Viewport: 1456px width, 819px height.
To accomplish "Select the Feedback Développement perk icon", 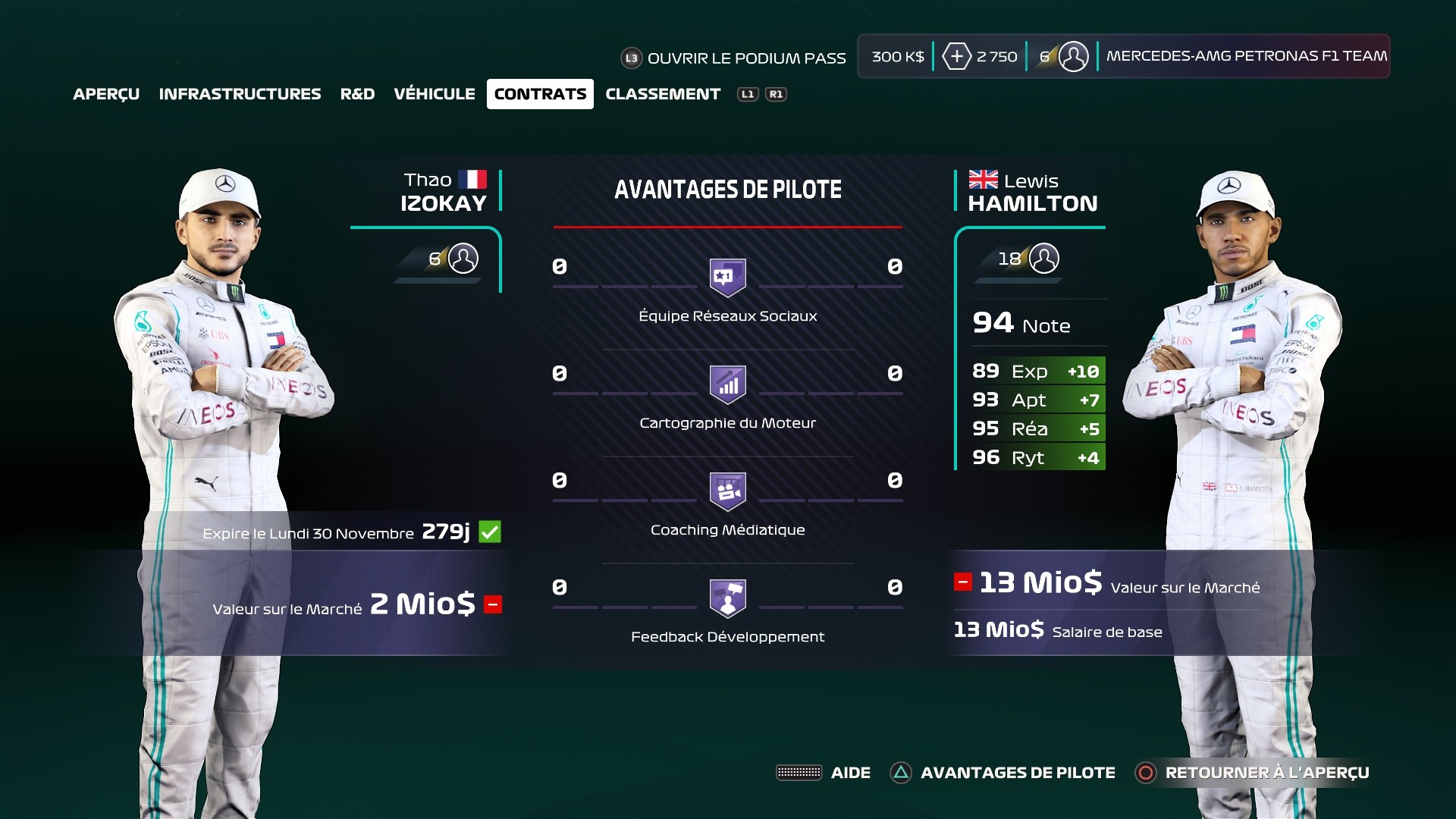I will 726,598.
